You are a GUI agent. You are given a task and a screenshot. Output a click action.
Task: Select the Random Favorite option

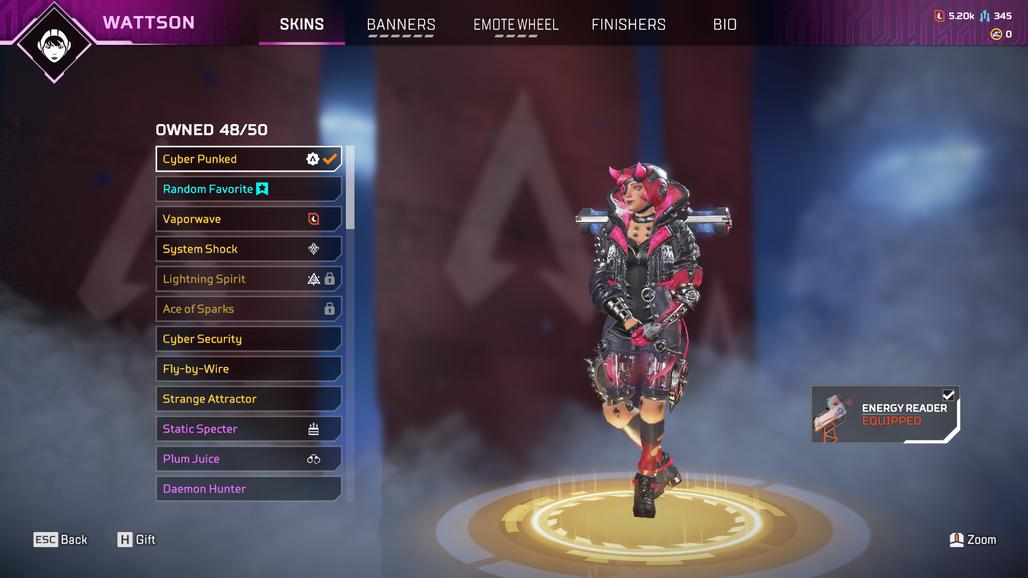pyautogui.click(x=248, y=189)
